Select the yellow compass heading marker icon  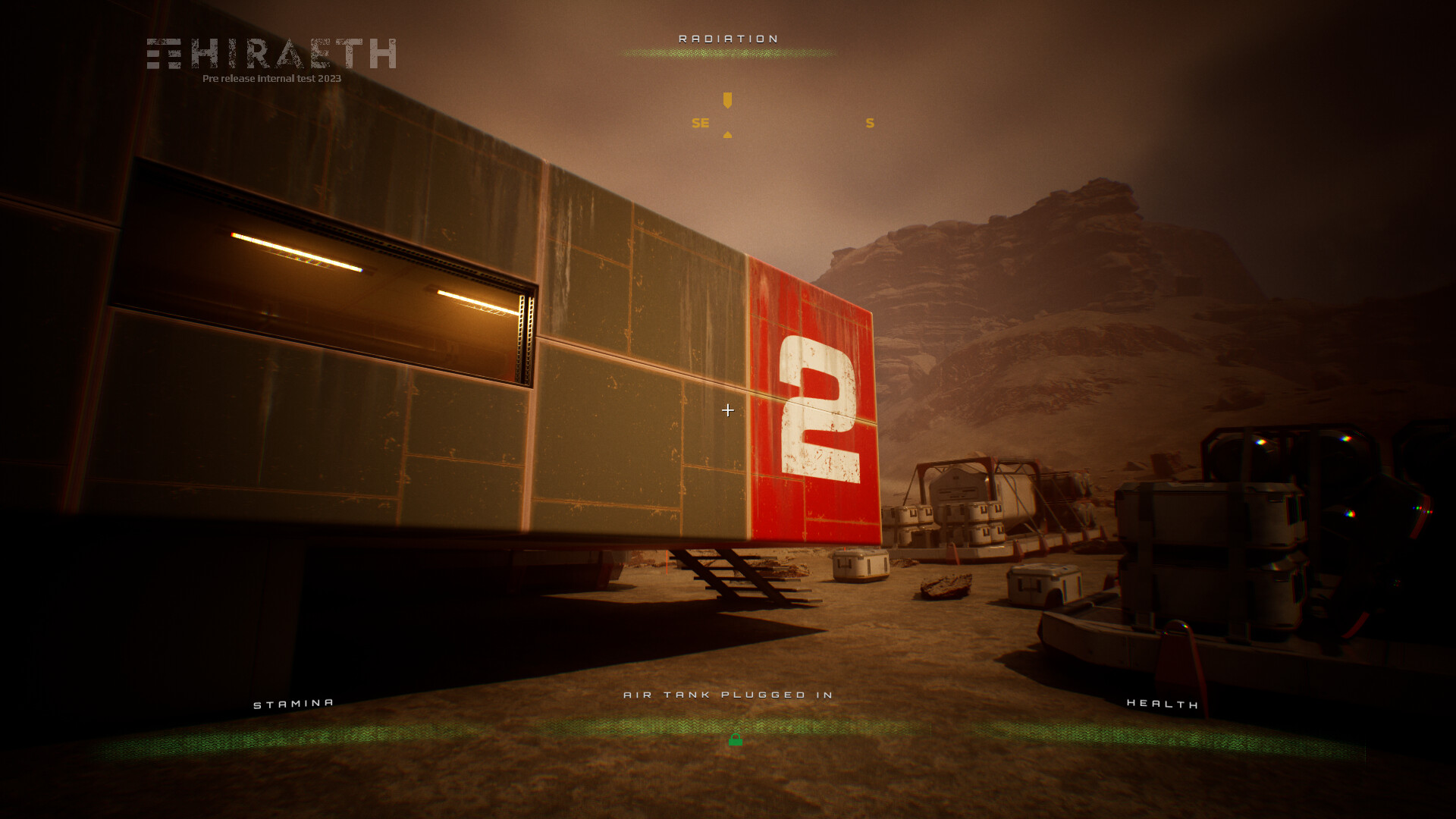(726, 99)
